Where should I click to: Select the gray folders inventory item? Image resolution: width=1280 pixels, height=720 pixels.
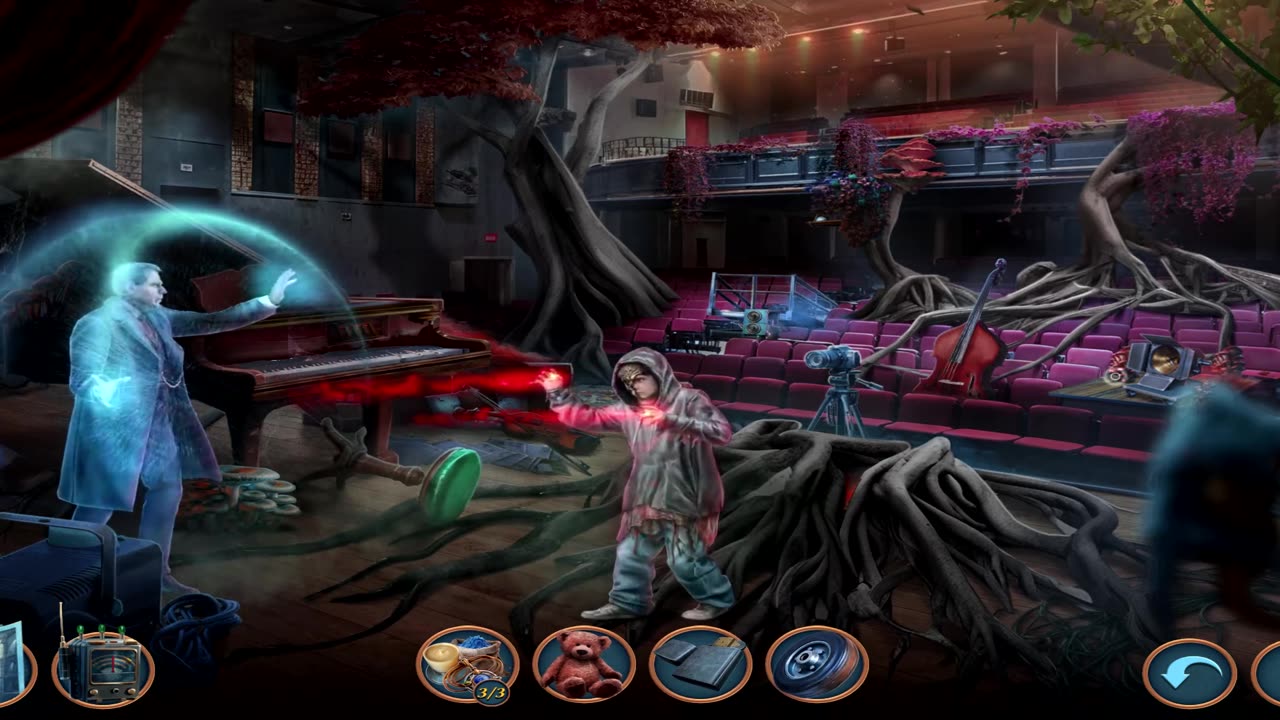click(x=700, y=664)
